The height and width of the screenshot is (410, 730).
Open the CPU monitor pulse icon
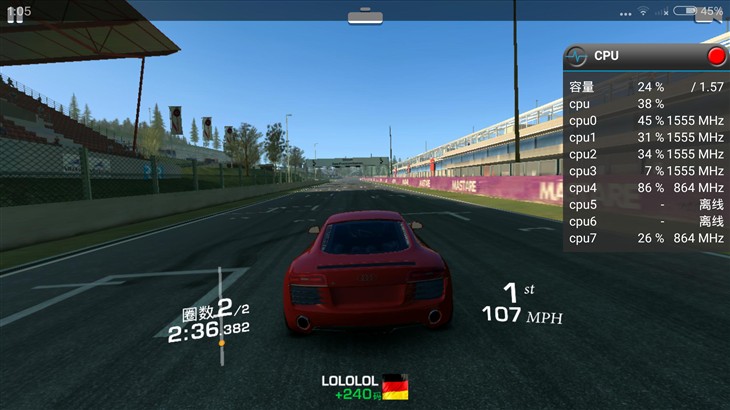pyautogui.click(x=577, y=56)
